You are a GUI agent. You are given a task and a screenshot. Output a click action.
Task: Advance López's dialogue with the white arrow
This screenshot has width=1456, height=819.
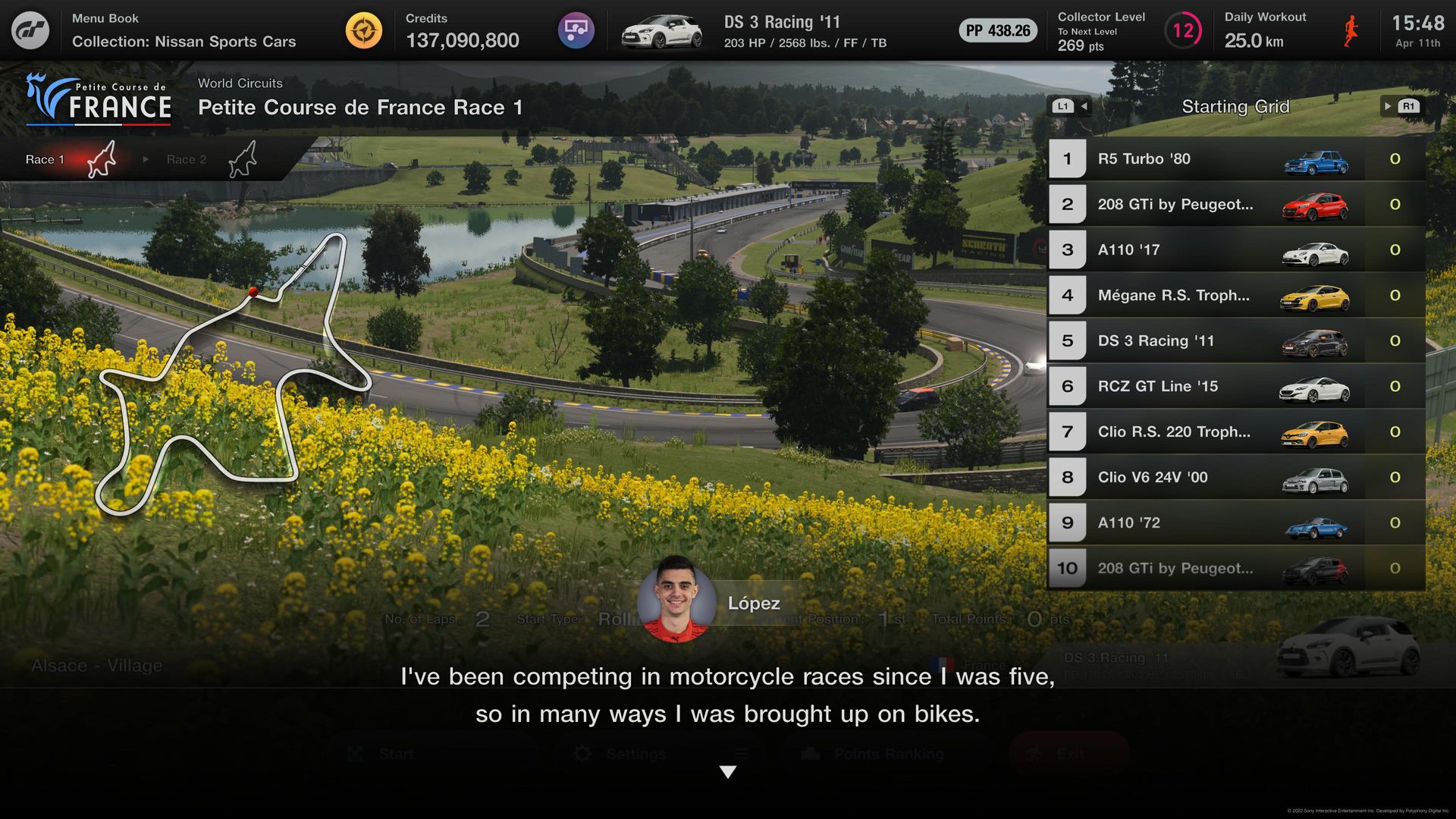tap(728, 772)
